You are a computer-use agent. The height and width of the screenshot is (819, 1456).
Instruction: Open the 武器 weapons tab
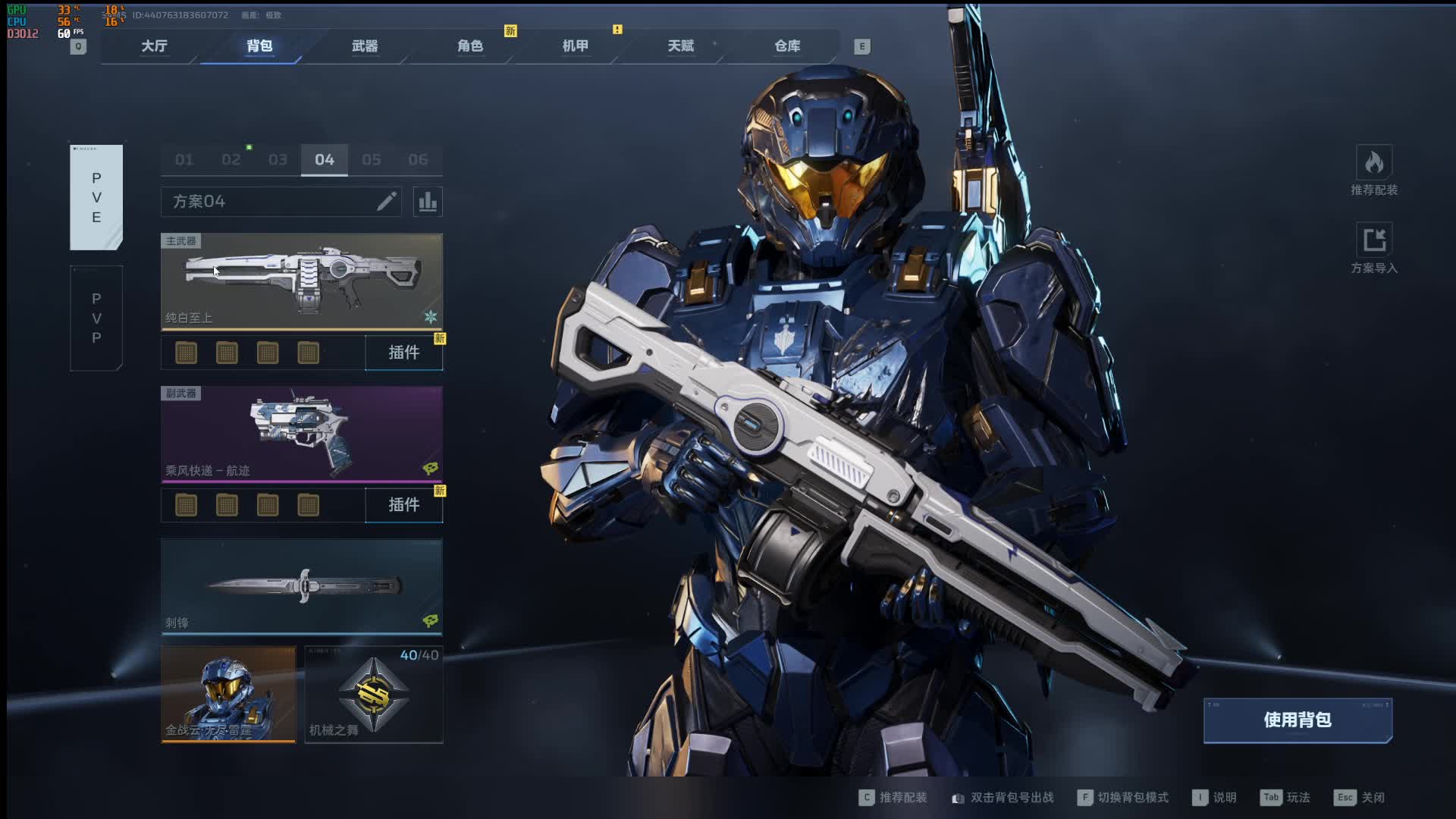point(365,46)
